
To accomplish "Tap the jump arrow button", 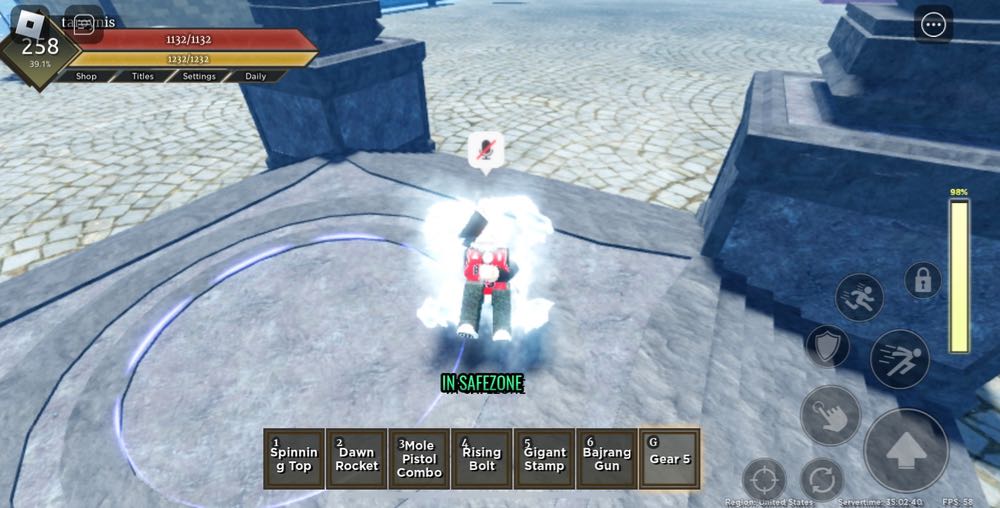I will (x=906, y=450).
